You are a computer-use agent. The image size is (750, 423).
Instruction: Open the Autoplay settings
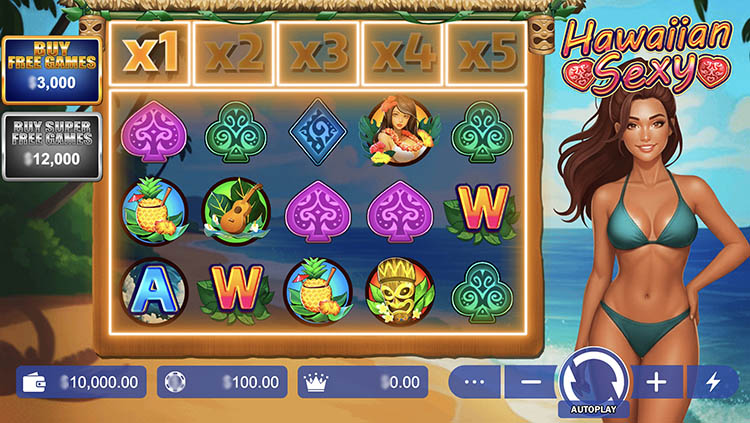tap(593, 410)
